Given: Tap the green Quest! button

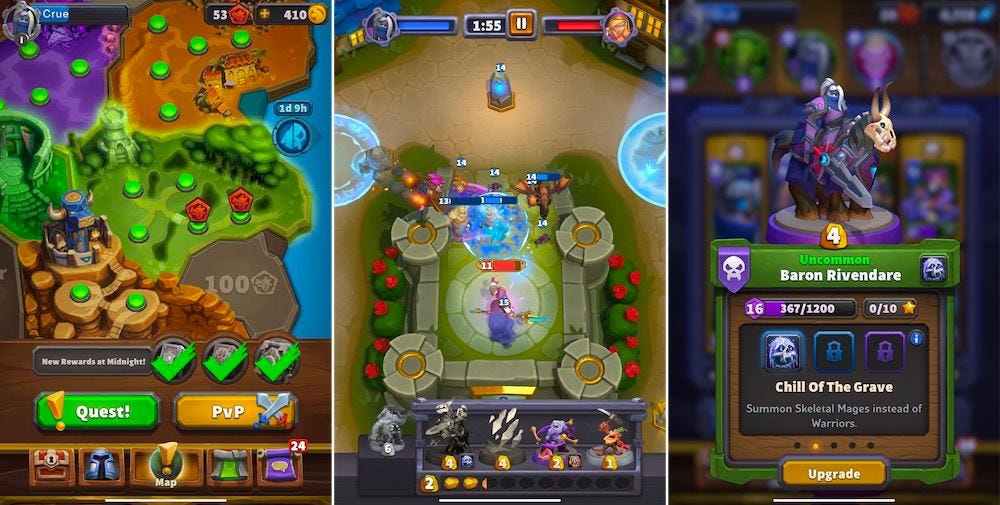Looking at the screenshot, I should pyautogui.click(x=97, y=411).
